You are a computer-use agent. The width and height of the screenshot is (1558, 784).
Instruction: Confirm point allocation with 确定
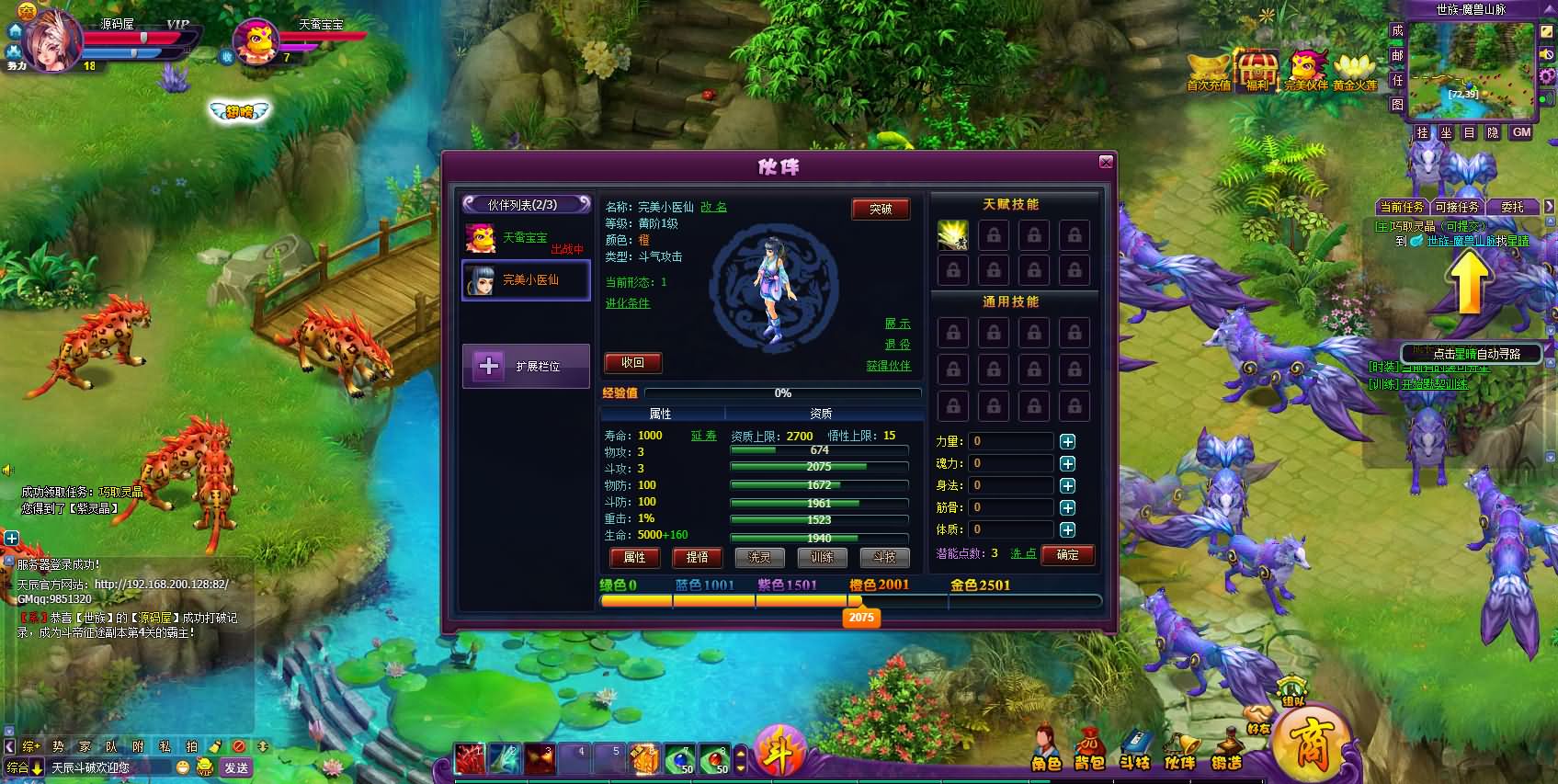[1067, 555]
